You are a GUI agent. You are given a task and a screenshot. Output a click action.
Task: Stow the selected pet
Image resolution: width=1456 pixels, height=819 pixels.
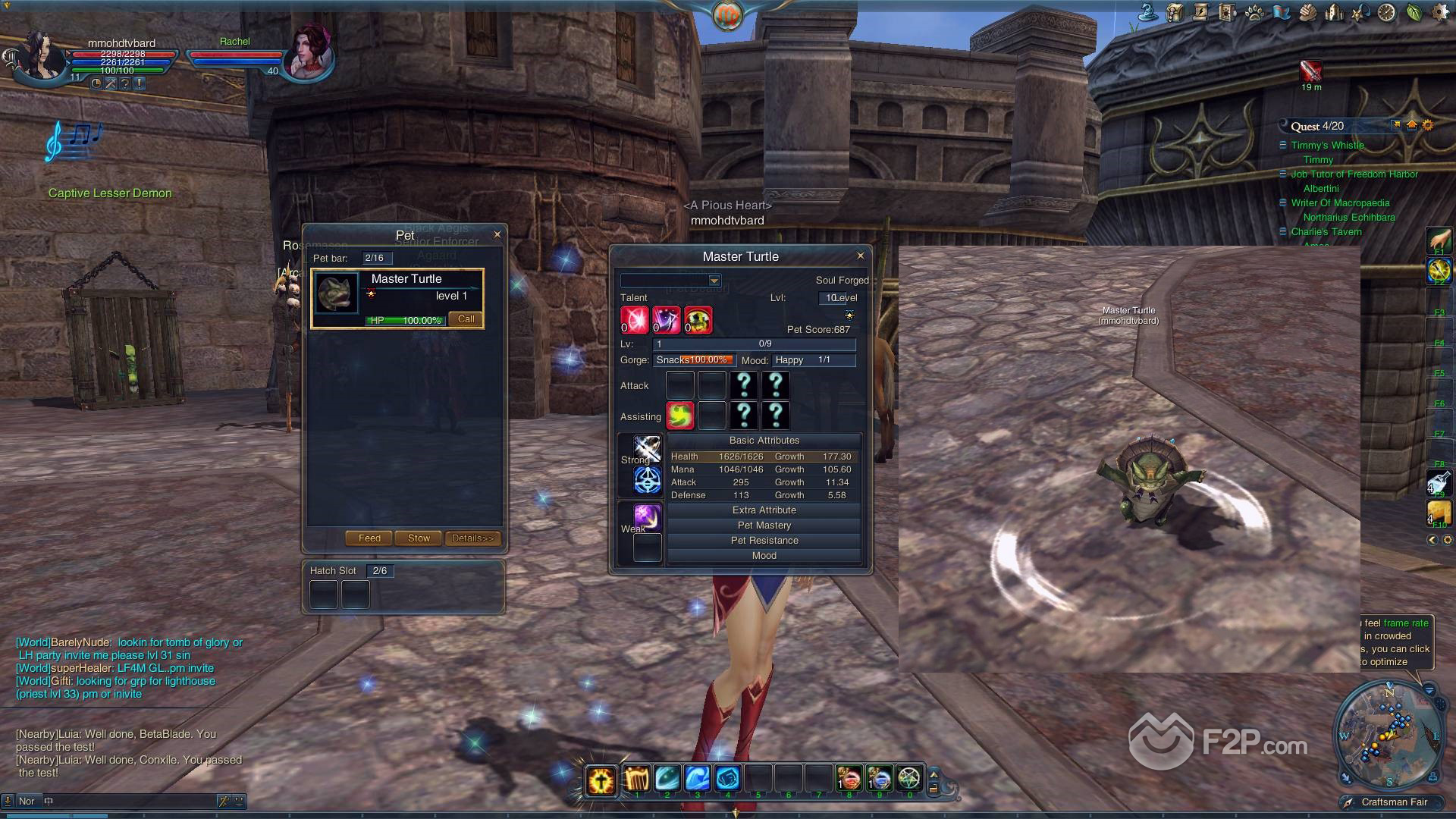pyautogui.click(x=419, y=538)
